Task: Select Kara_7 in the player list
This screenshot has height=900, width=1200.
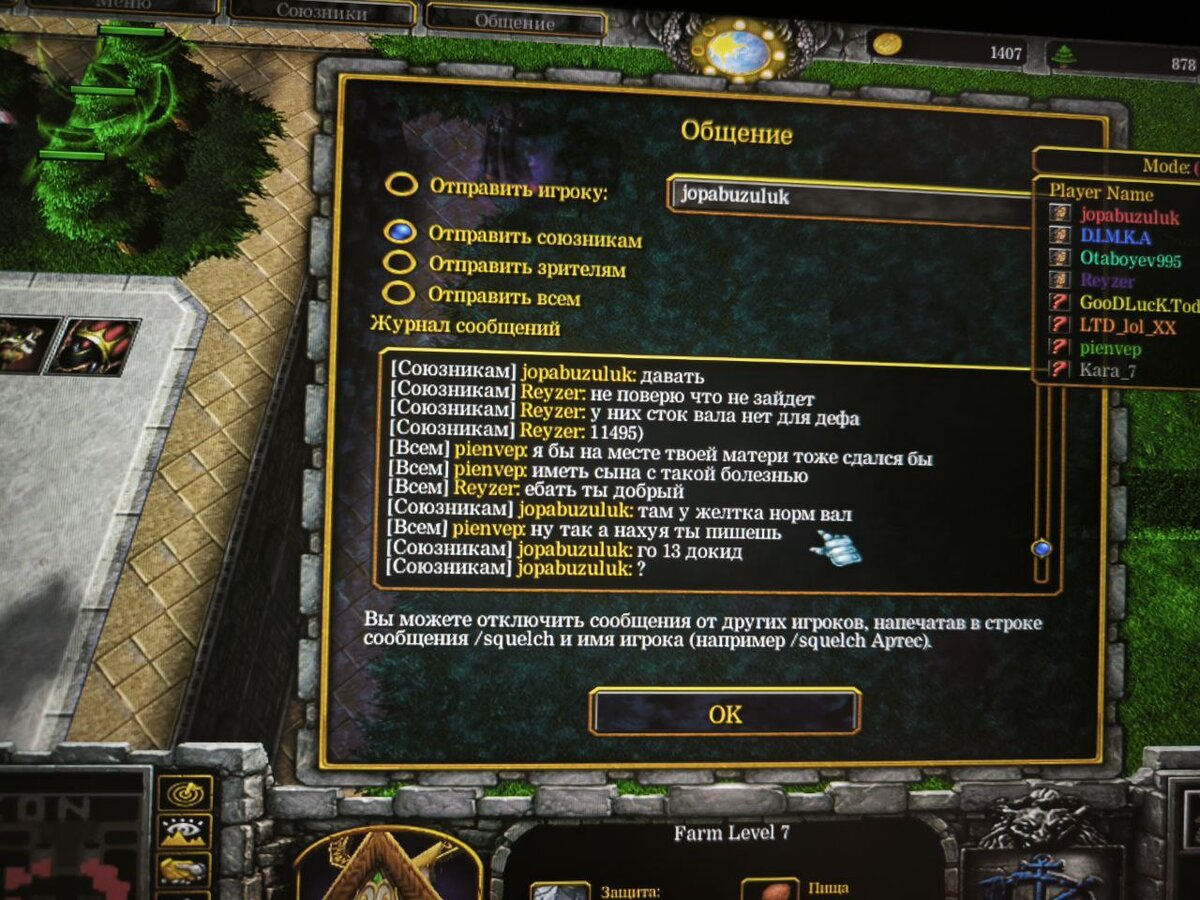Action: (x=1107, y=371)
